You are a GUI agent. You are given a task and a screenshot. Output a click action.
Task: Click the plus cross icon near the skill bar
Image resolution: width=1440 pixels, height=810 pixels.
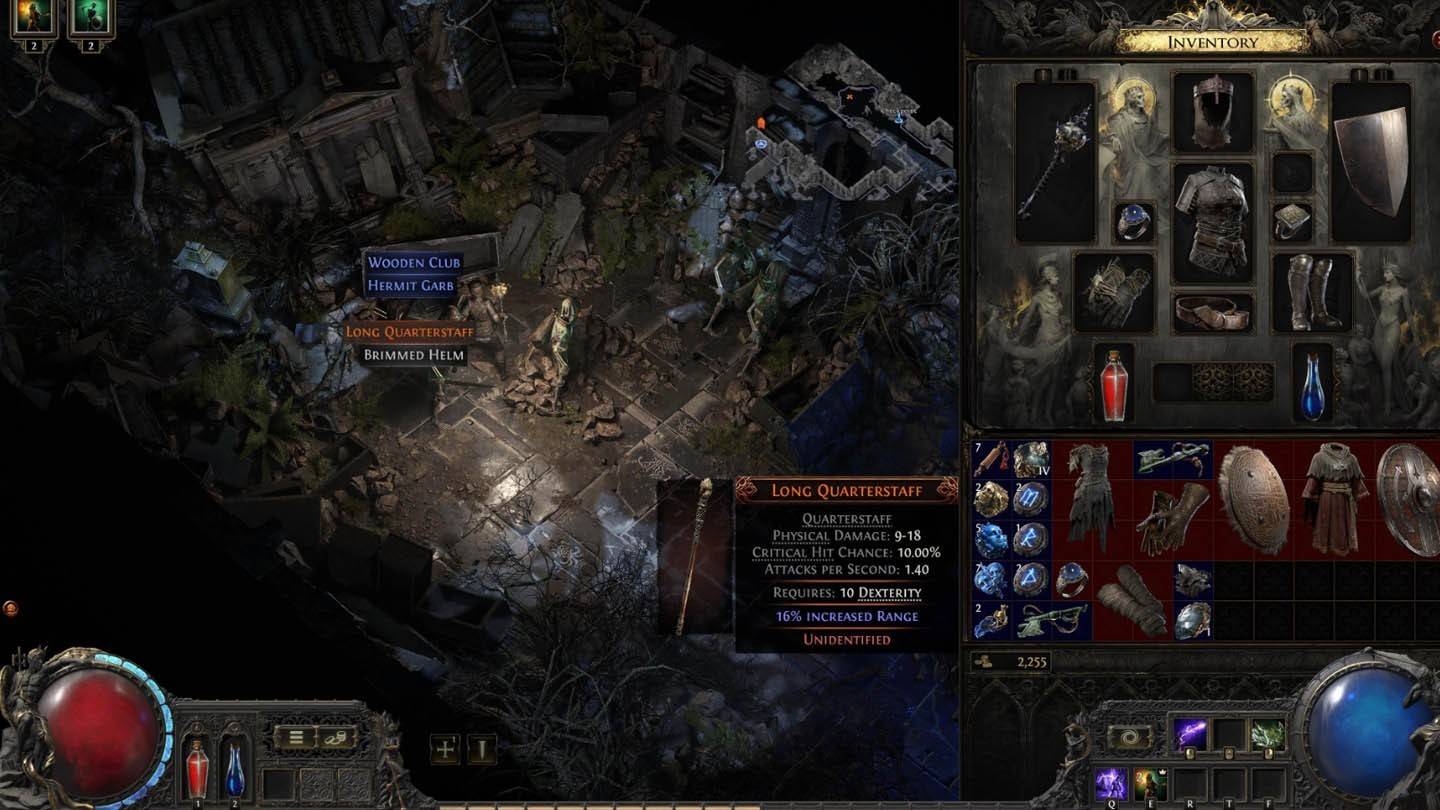(x=443, y=749)
